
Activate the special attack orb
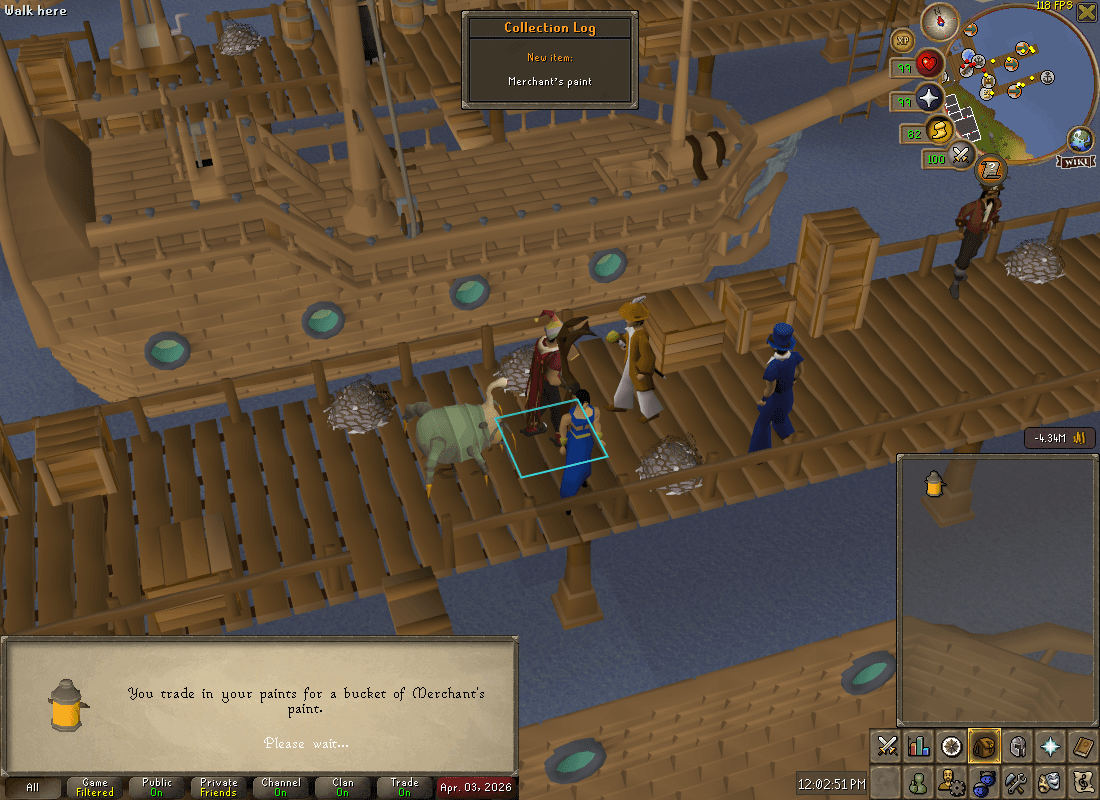coord(962,155)
